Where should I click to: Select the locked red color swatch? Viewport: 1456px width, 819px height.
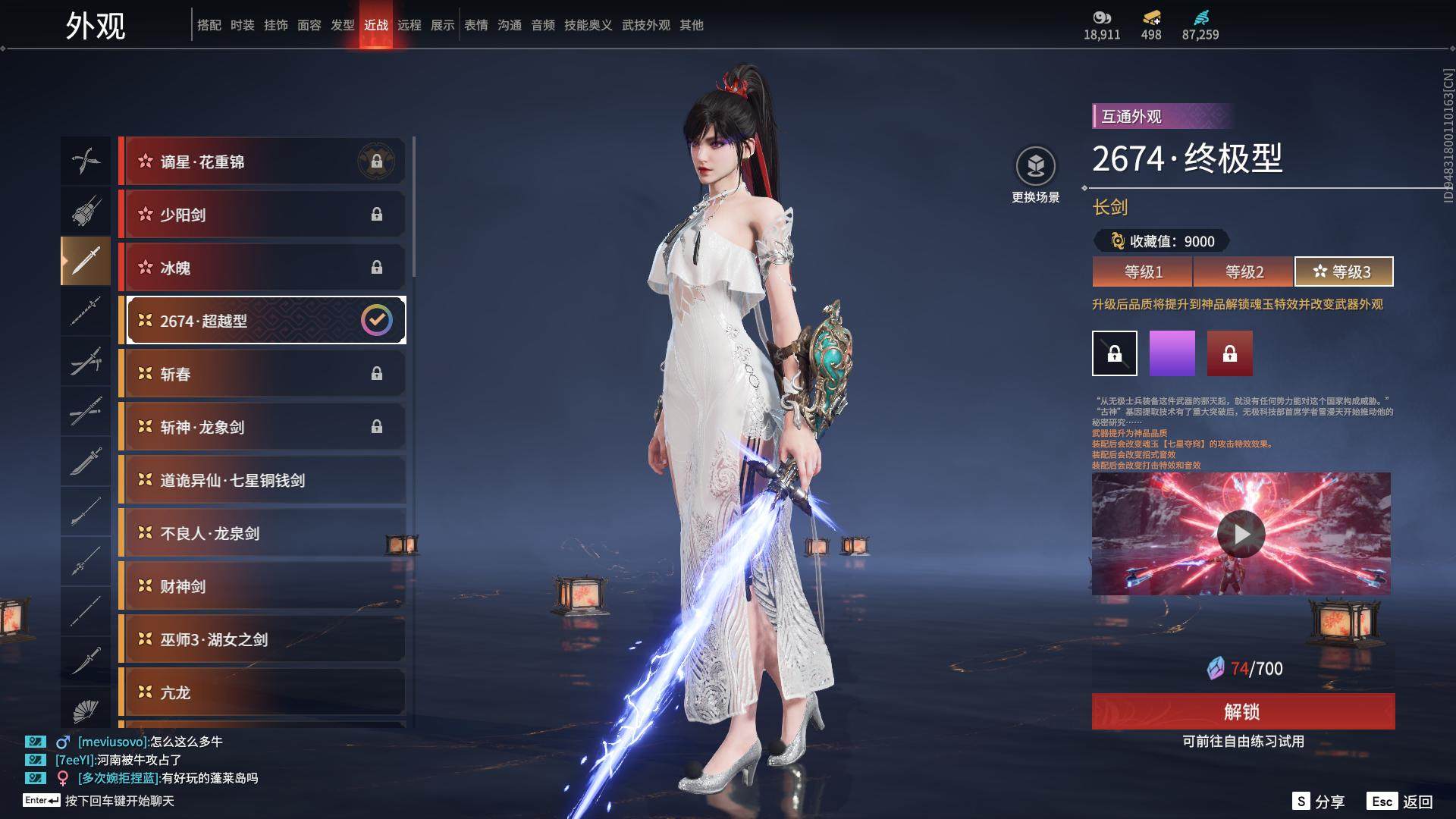coord(1230,353)
